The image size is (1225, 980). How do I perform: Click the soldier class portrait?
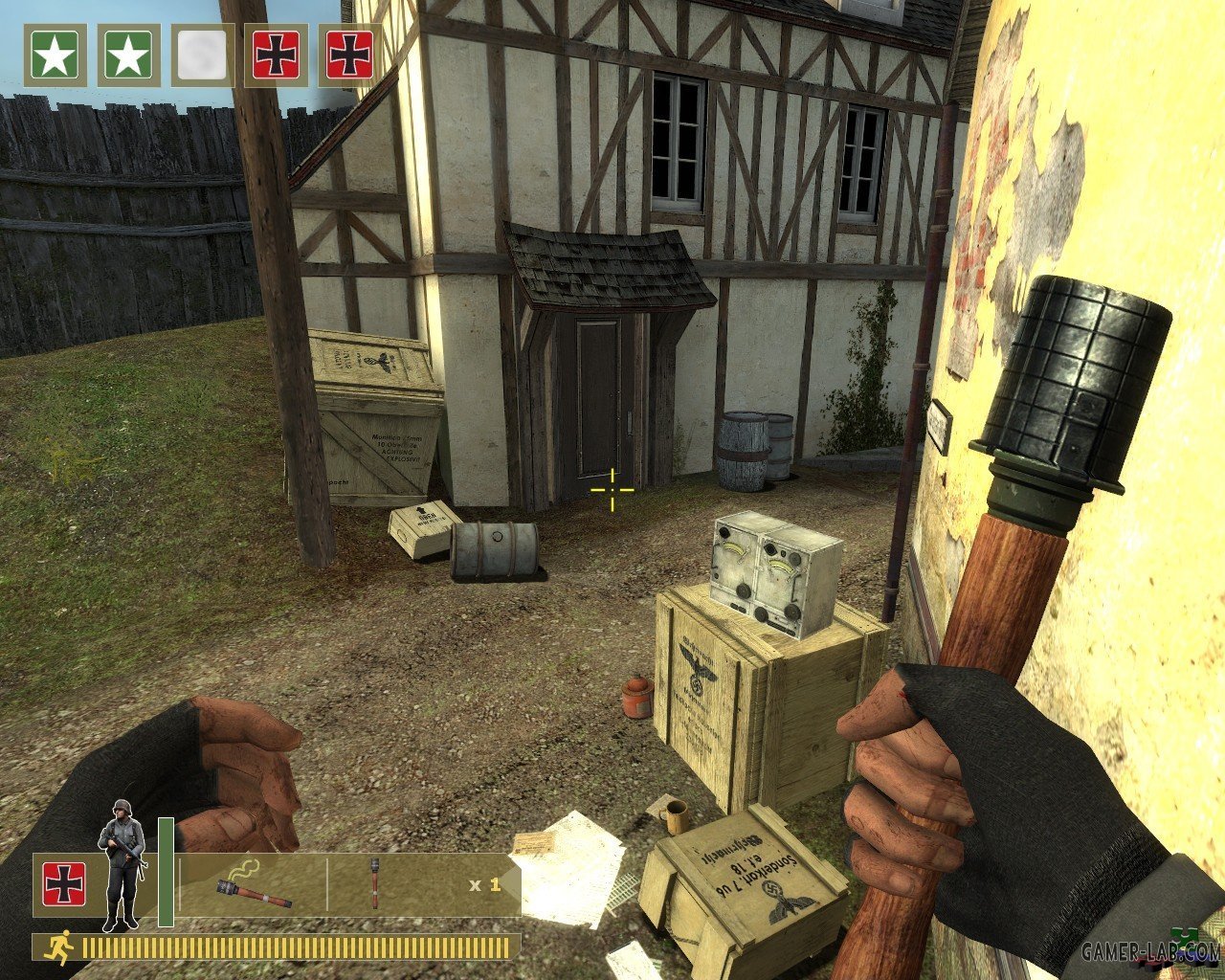[x=122, y=863]
